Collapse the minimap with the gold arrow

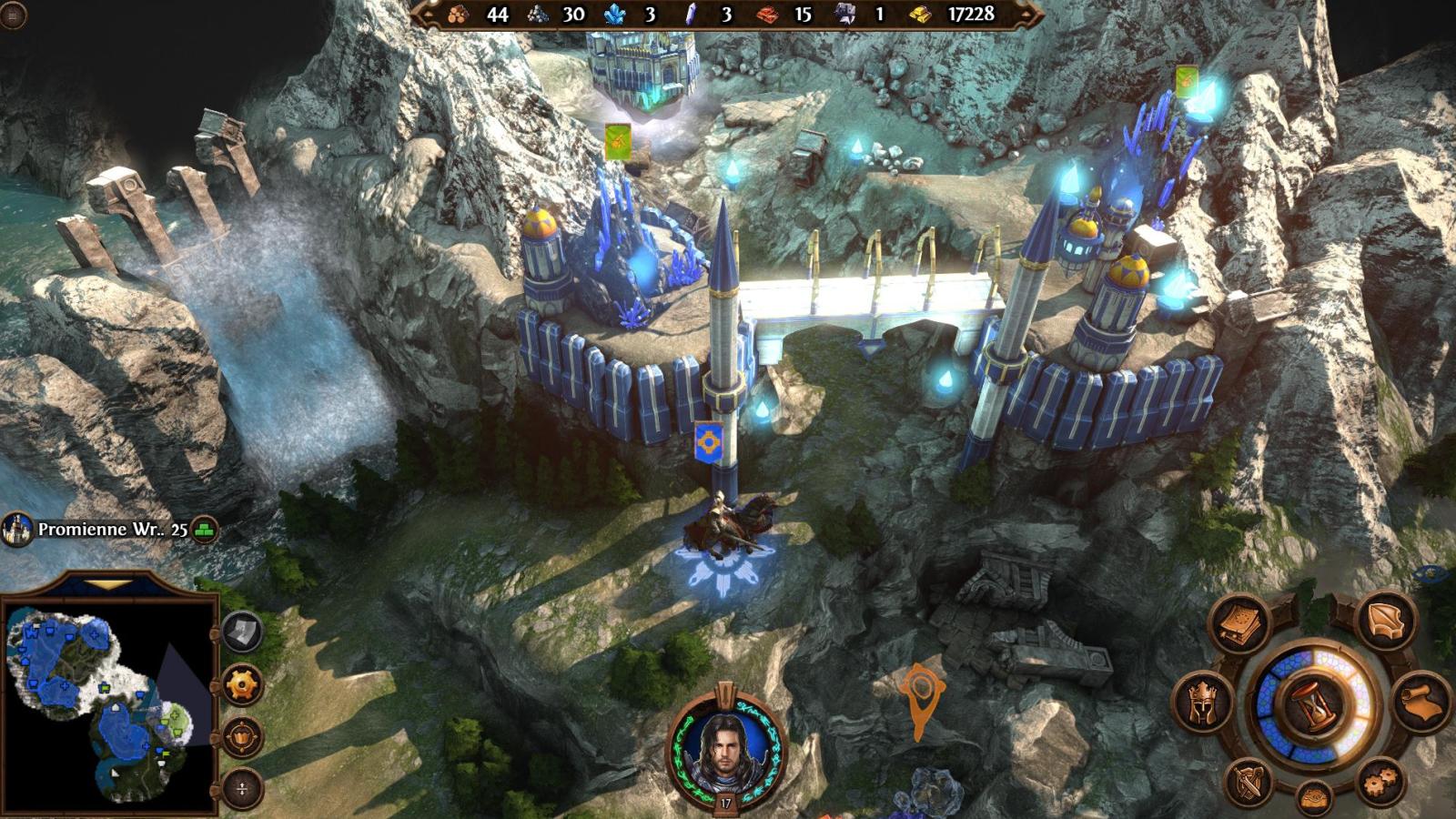pyautogui.click(x=107, y=584)
